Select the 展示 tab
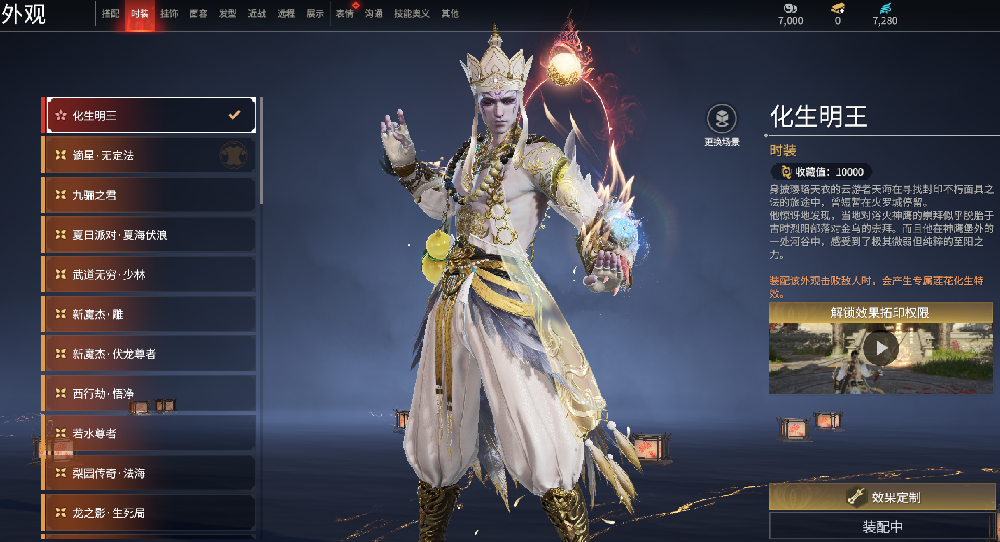Viewport: 1000px width, 542px height. coord(315,14)
